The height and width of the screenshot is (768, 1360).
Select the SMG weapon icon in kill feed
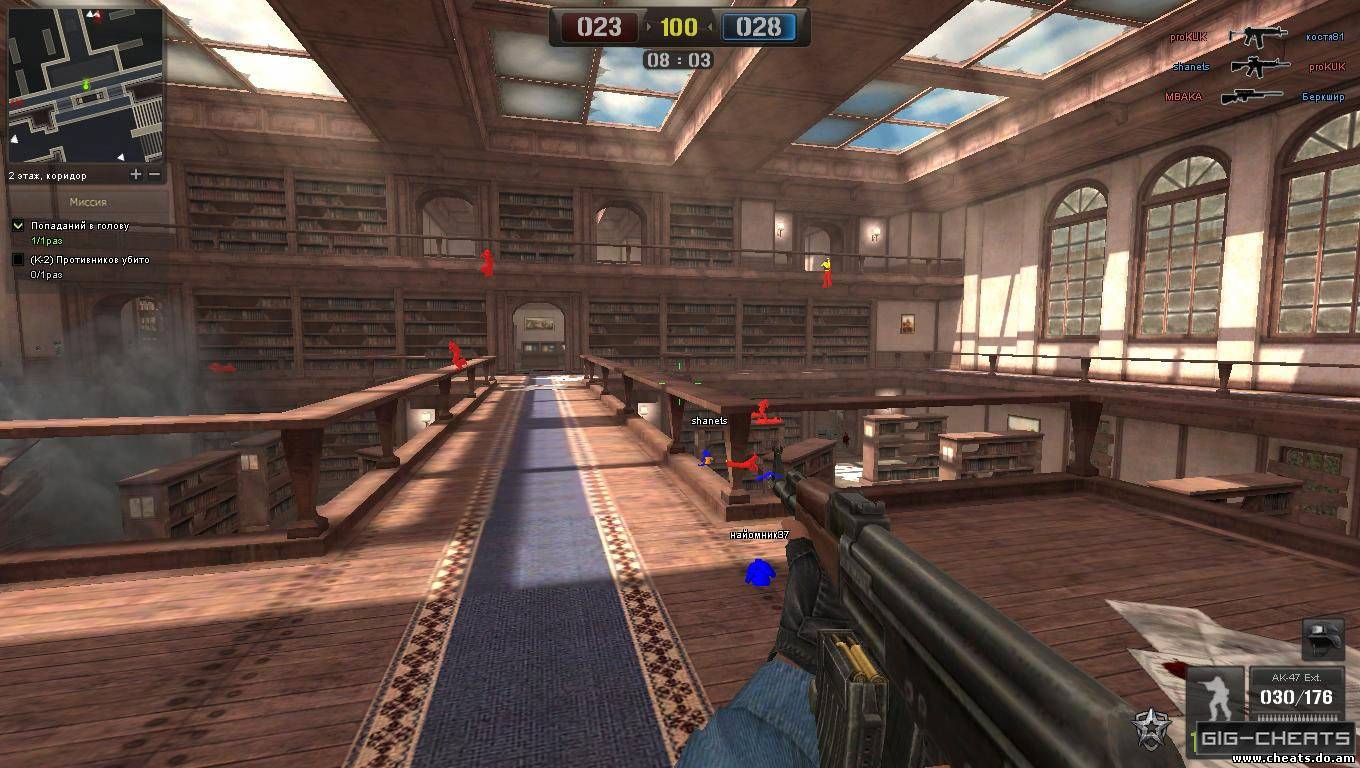(x=1257, y=37)
